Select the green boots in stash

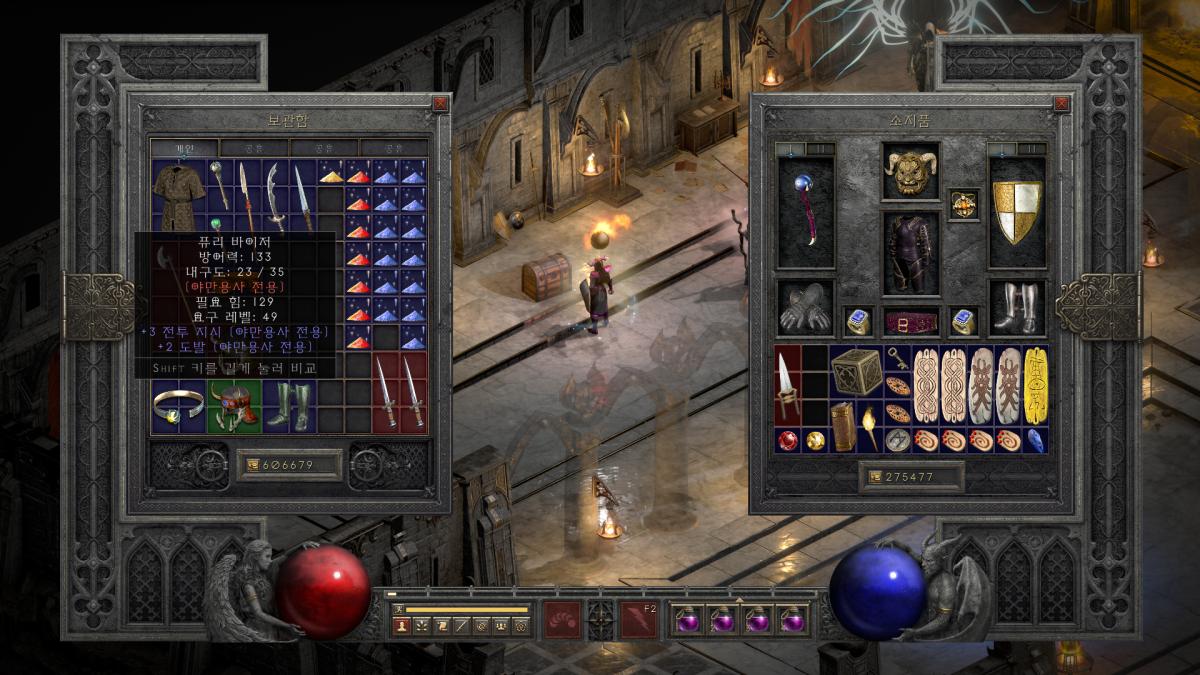tap(289, 407)
